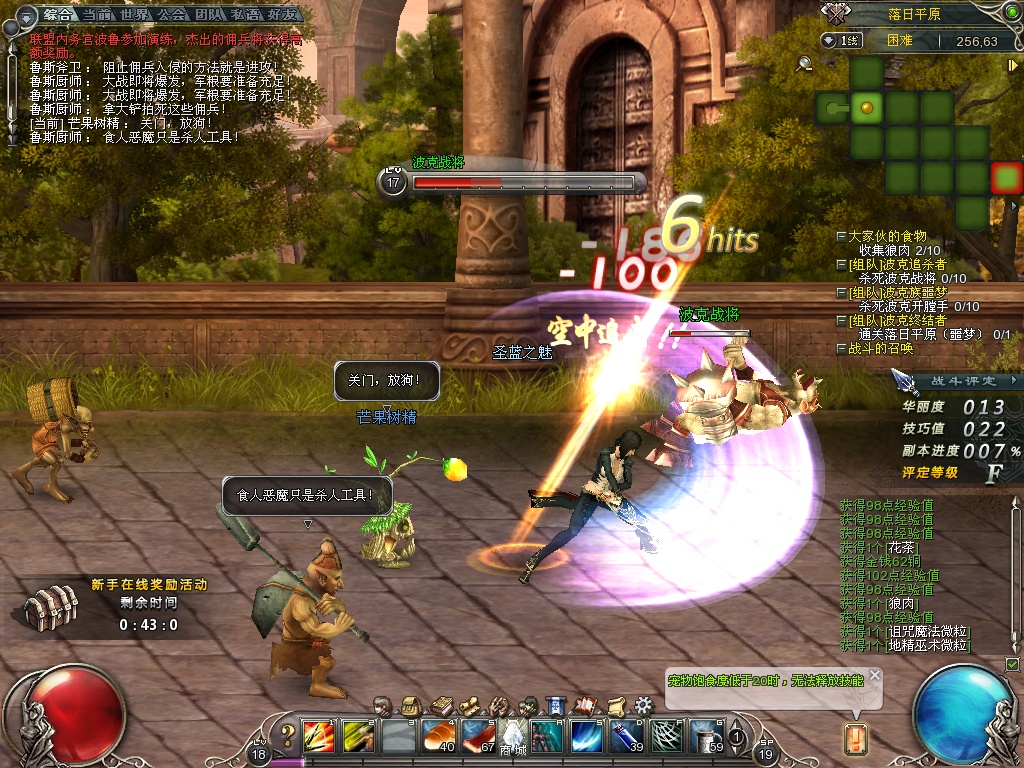Show the 私语 chat tab
The image size is (1024, 768).
pos(247,14)
